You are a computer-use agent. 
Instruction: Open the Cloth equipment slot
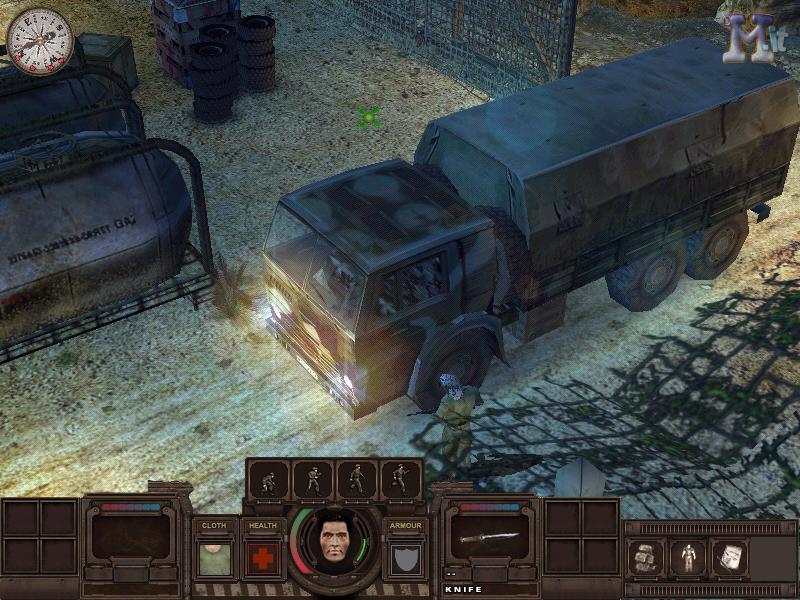(214, 558)
